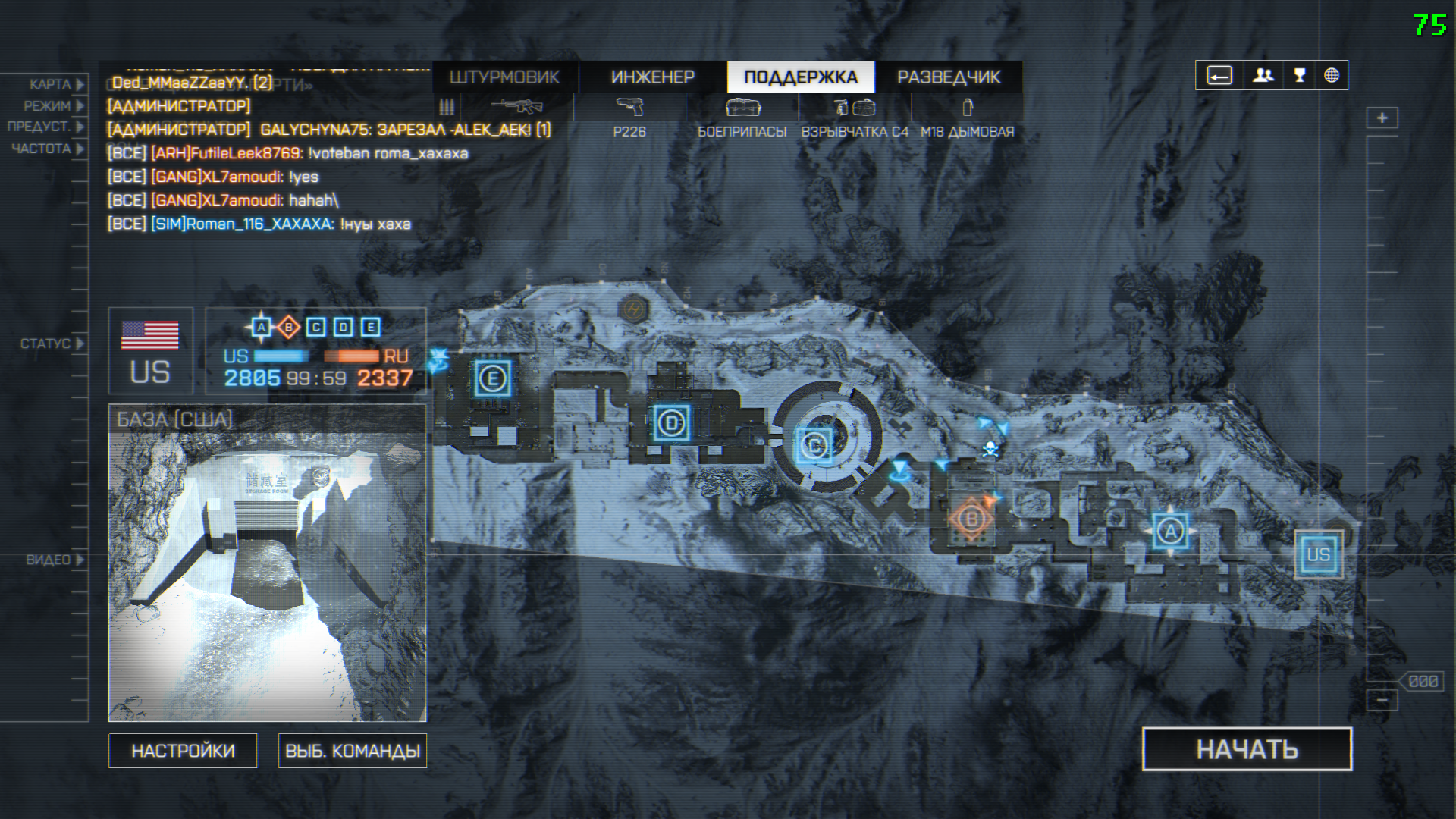Zoom in the map with plus button

1382,118
